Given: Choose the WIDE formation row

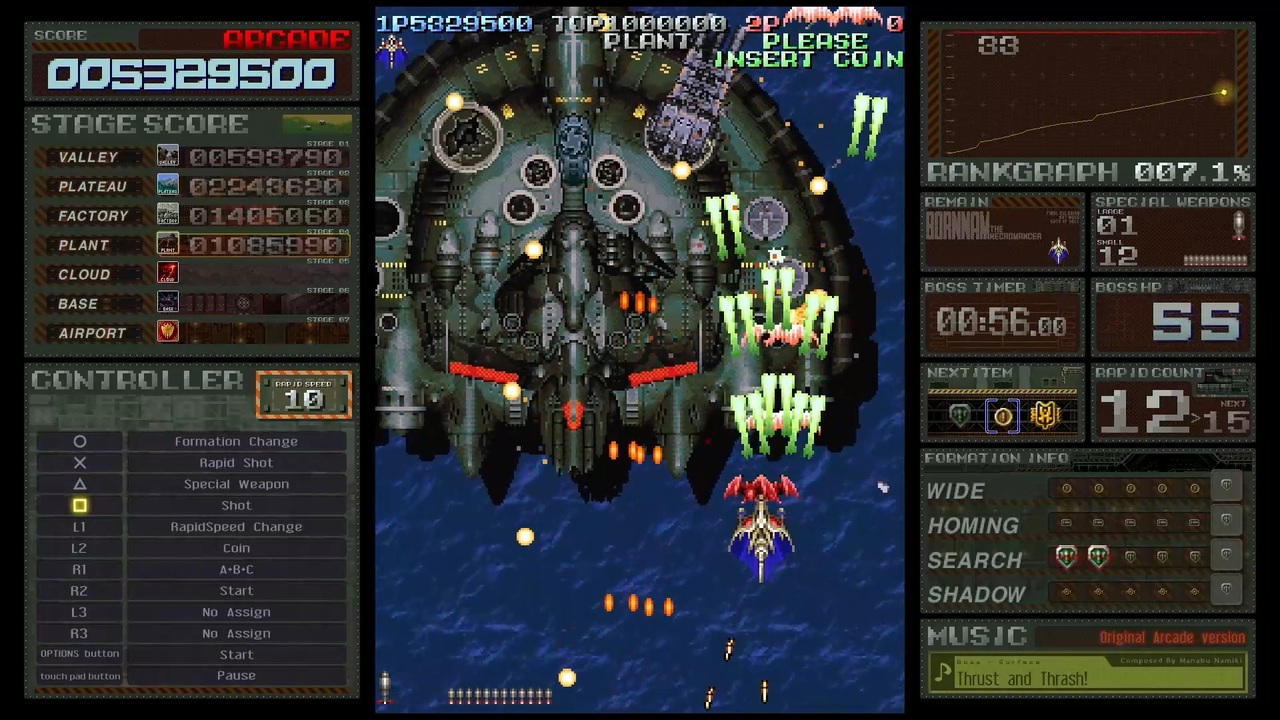Looking at the screenshot, I should pos(1088,490).
